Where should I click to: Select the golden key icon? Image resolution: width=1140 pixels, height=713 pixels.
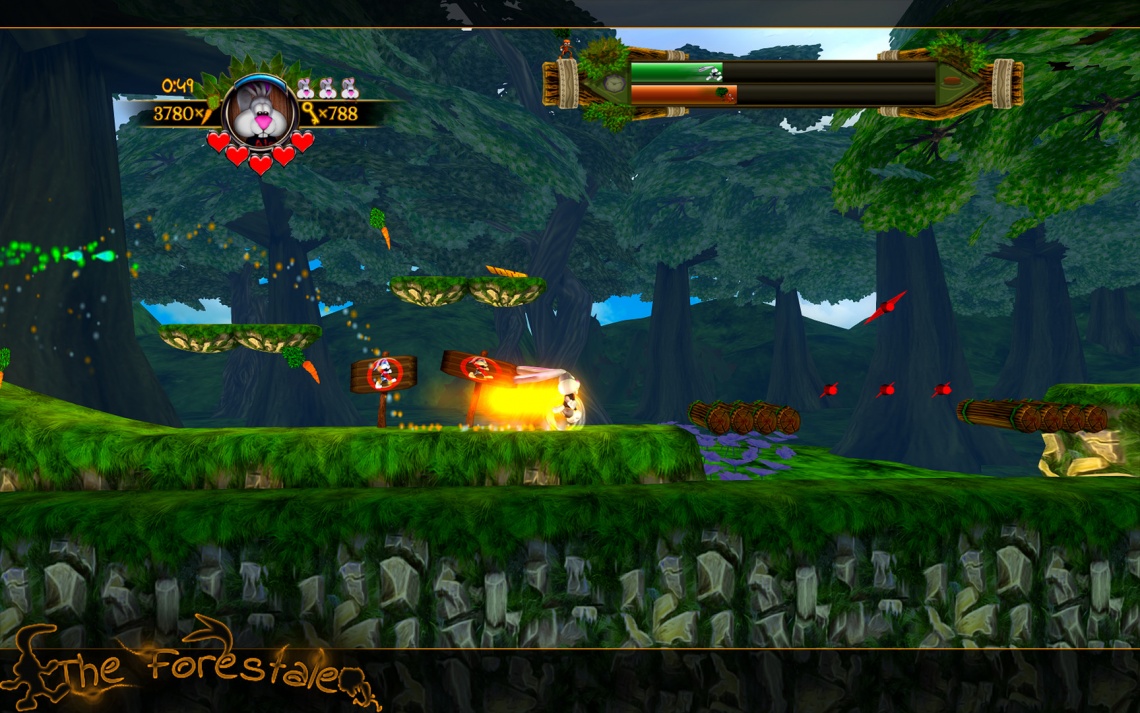point(310,113)
